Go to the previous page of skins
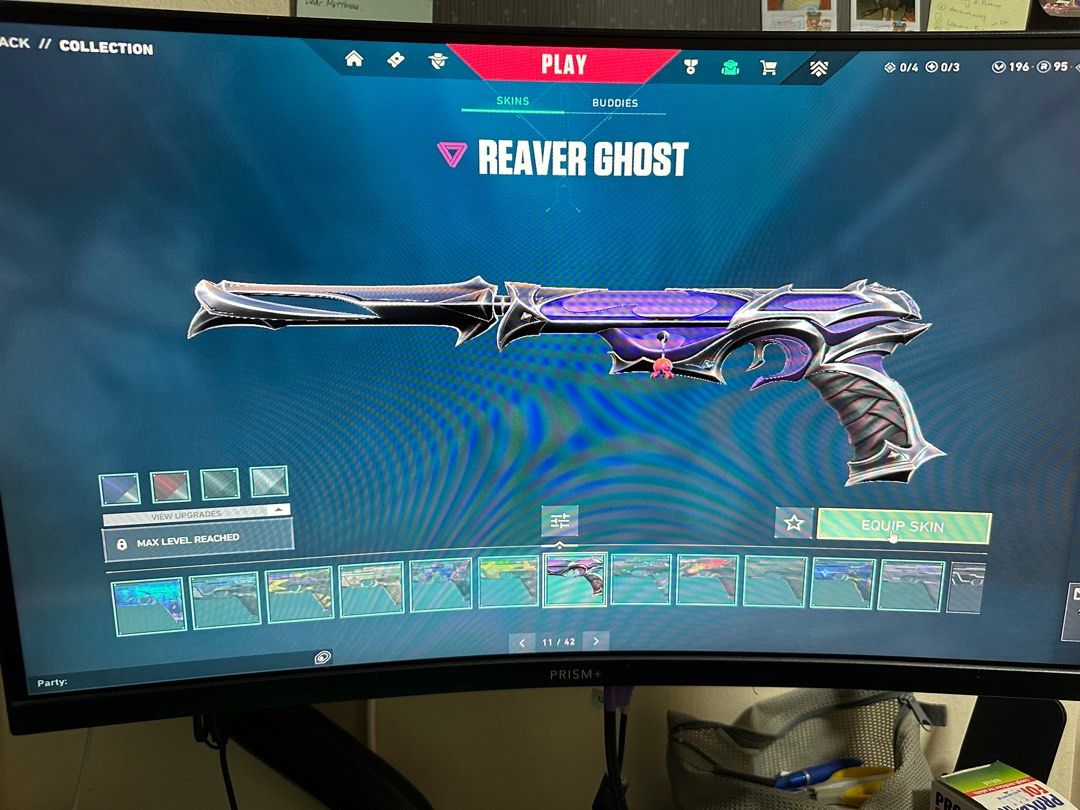 tap(521, 641)
